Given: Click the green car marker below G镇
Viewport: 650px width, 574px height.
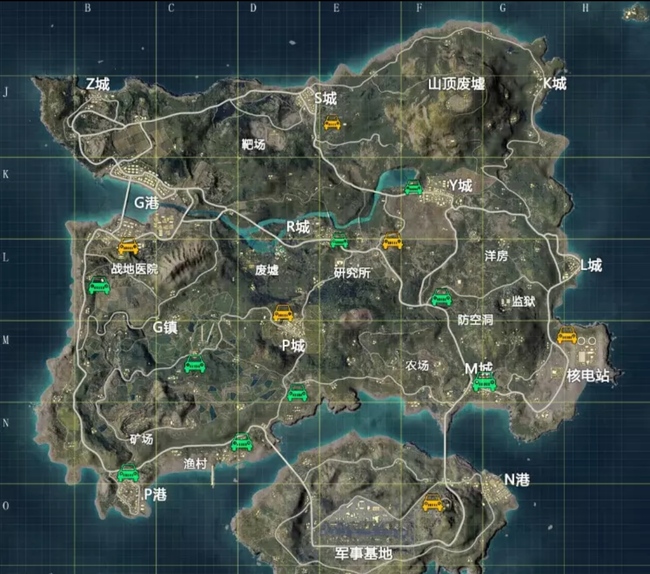Looking at the screenshot, I should (194, 364).
